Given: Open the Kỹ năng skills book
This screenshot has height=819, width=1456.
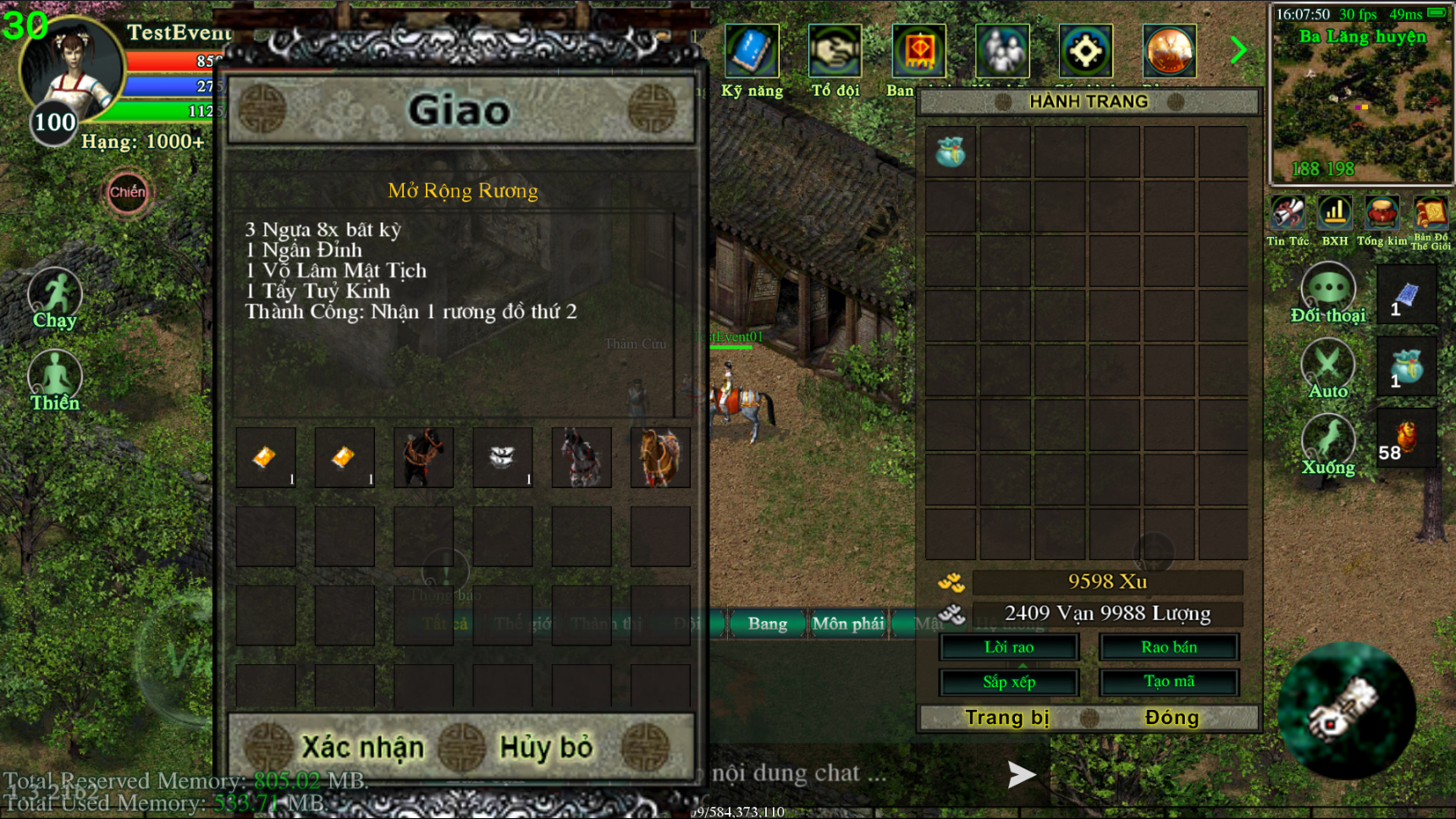Looking at the screenshot, I should (751, 52).
